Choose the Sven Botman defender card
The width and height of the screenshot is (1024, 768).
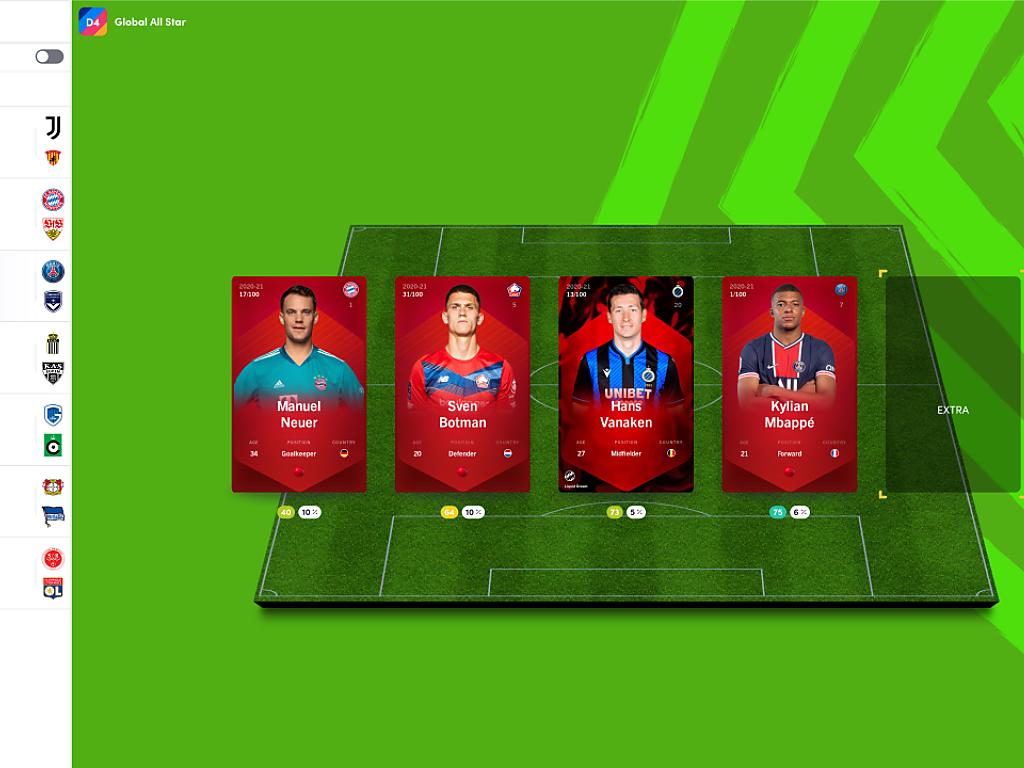462,384
